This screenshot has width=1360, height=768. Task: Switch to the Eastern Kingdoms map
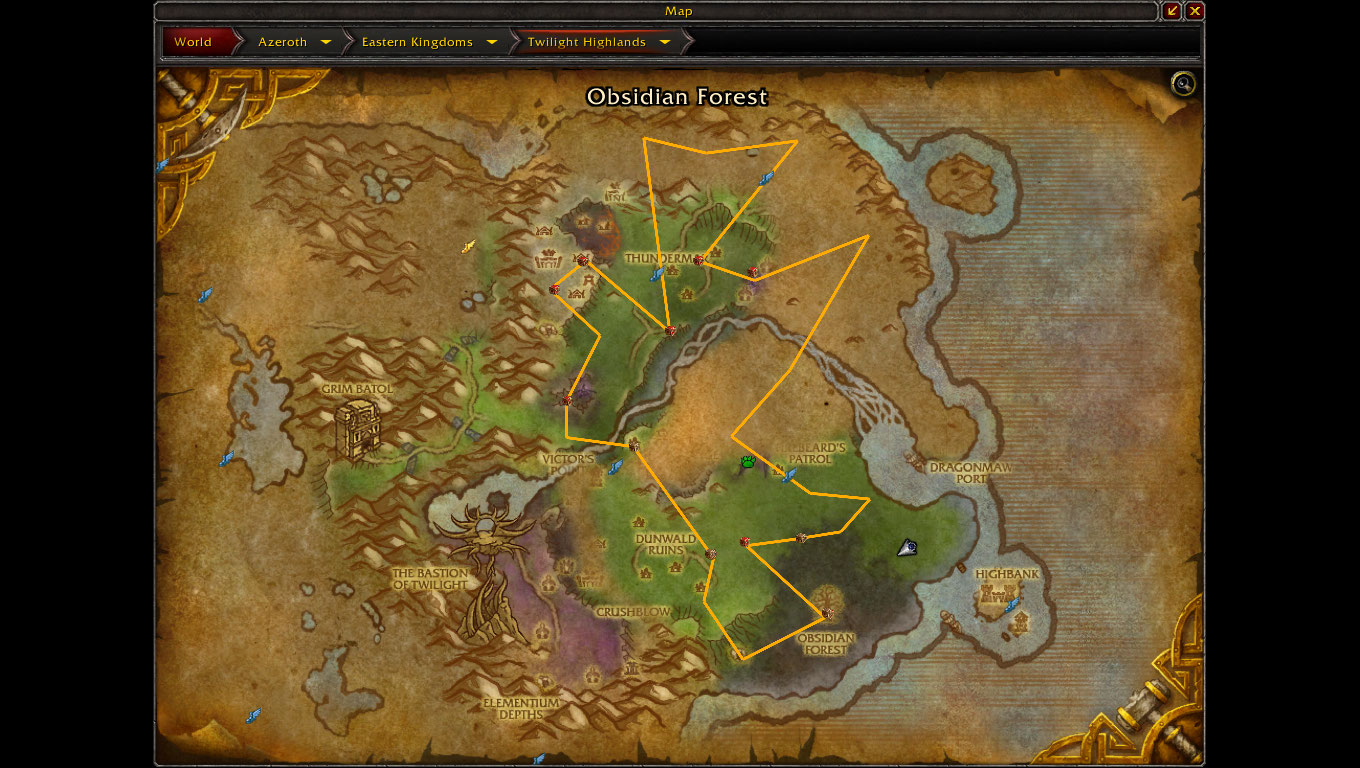(x=417, y=42)
